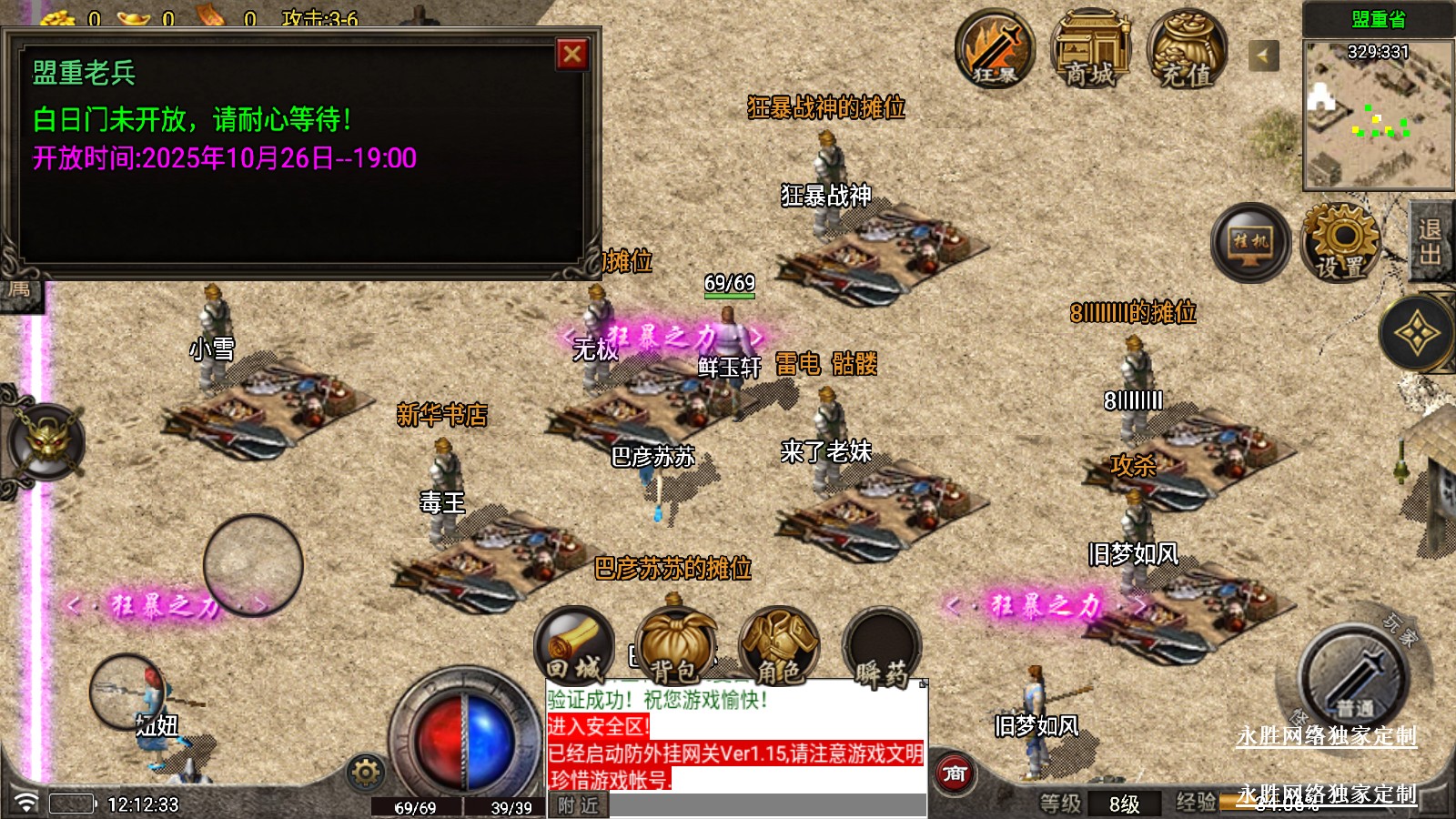Tap the virtual joystick circle
The width and height of the screenshot is (1456, 819).
click(253, 565)
